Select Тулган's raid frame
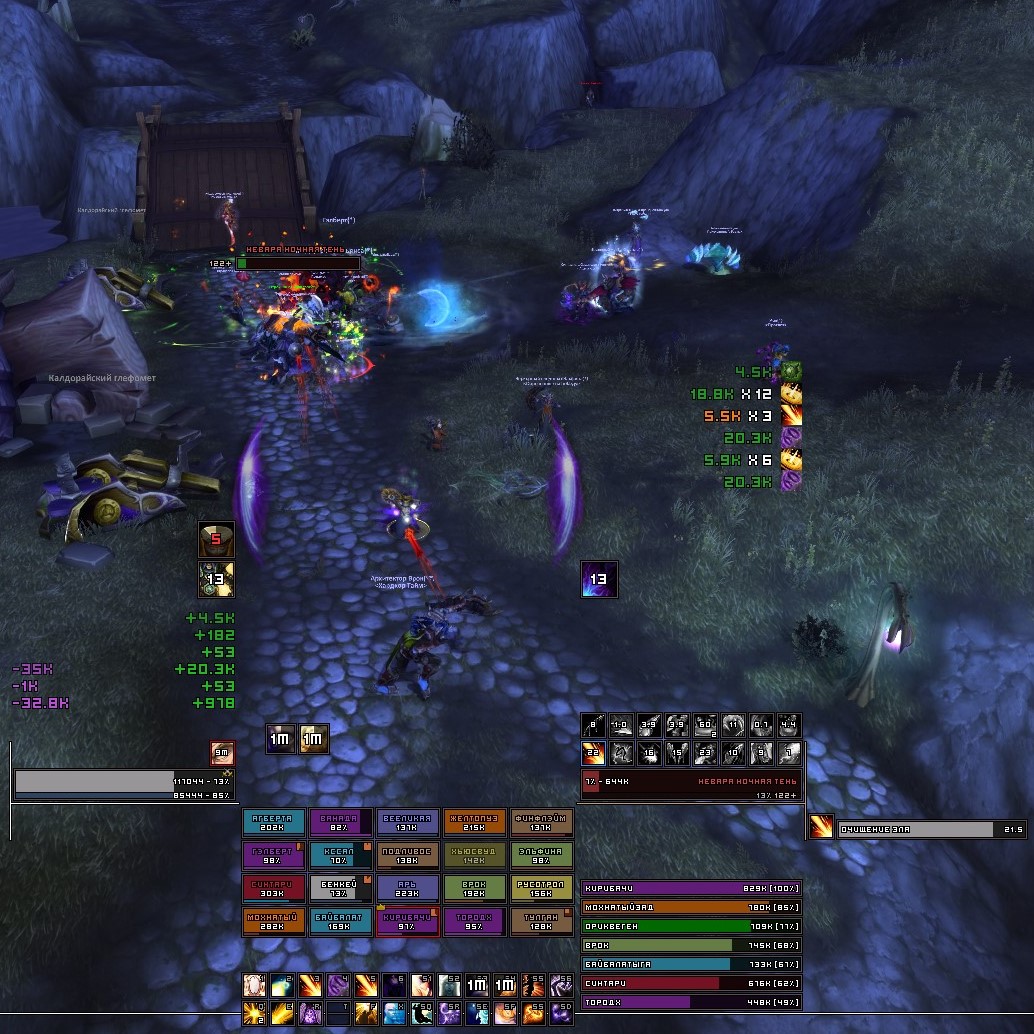 pyautogui.click(x=542, y=921)
